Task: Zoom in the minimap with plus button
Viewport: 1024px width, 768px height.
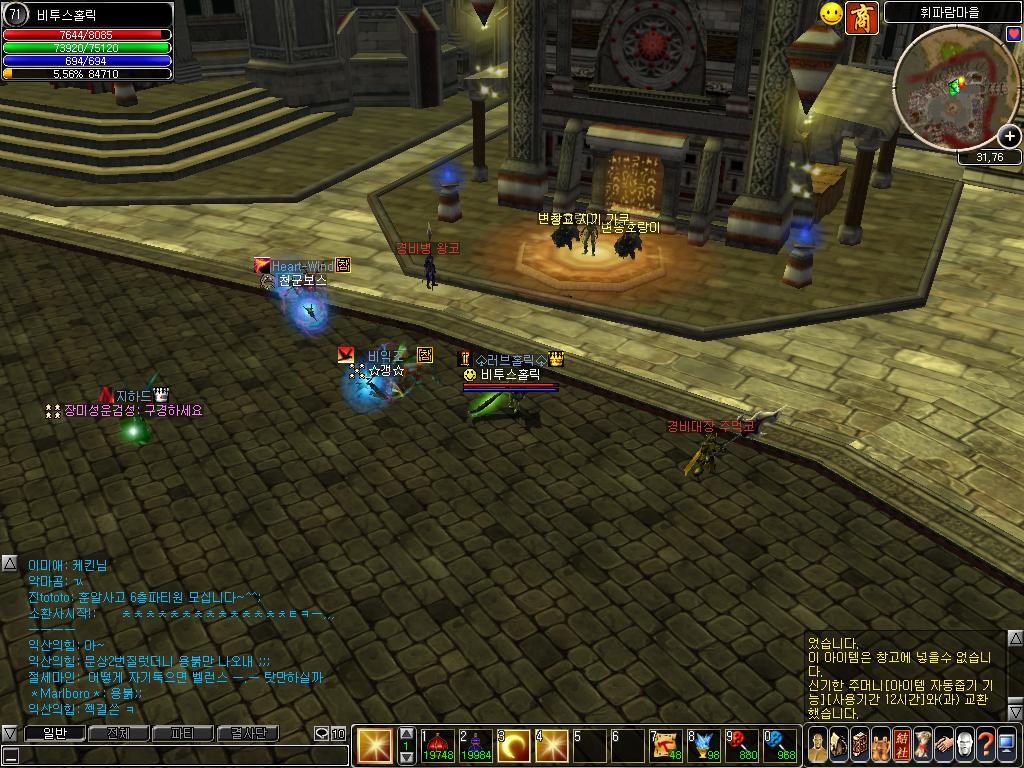Action: coord(1009,136)
